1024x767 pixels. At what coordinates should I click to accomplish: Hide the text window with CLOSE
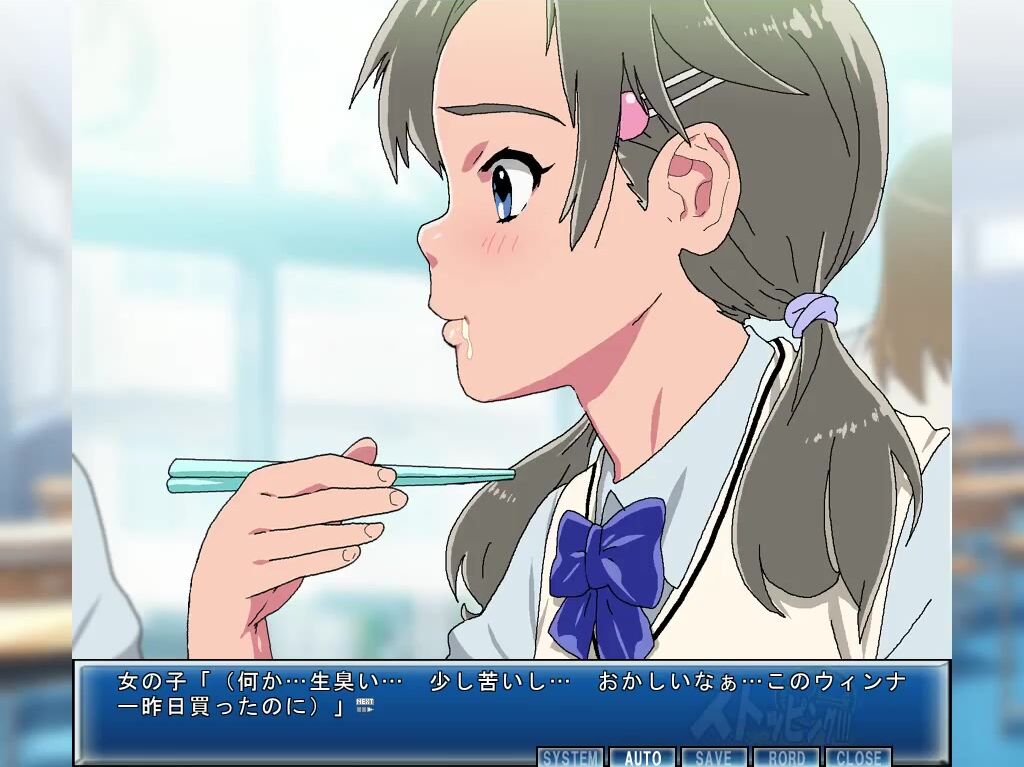(x=858, y=757)
